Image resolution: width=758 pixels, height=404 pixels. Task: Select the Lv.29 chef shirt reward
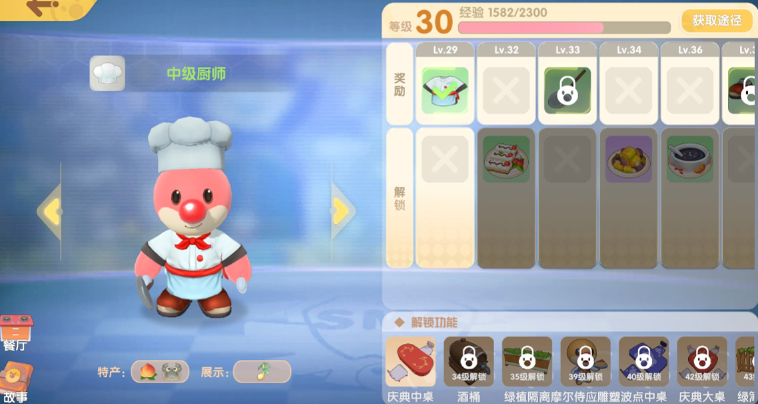coord(445,90)
